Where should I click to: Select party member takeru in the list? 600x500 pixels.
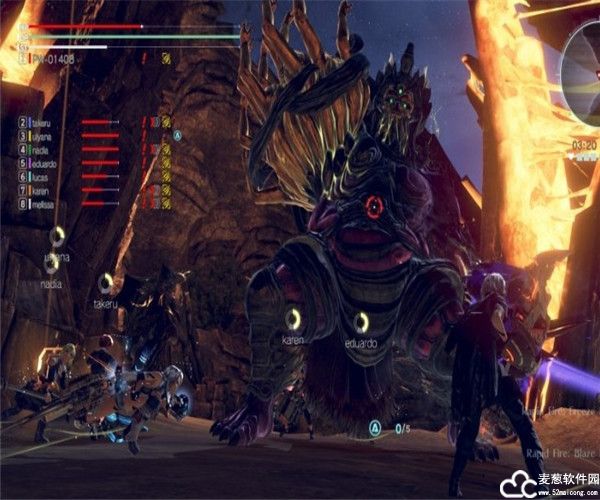pos(42,121)
